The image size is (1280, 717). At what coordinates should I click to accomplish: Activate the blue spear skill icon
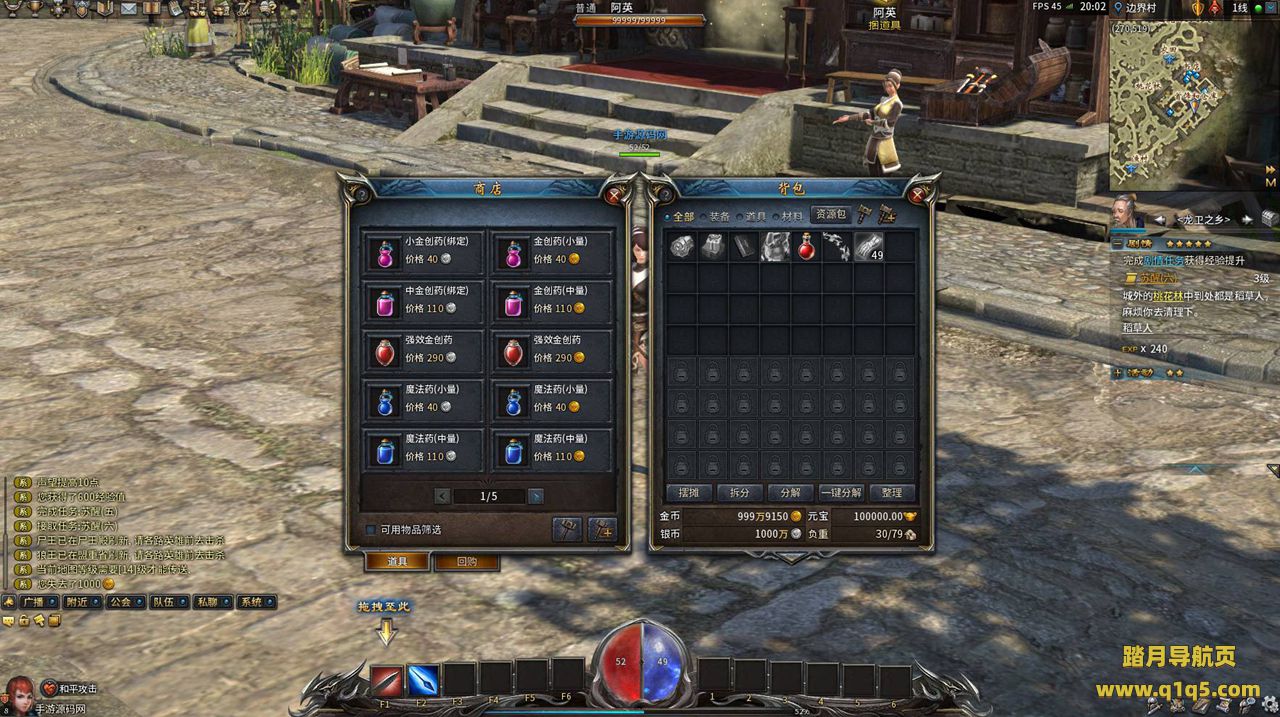423,680
